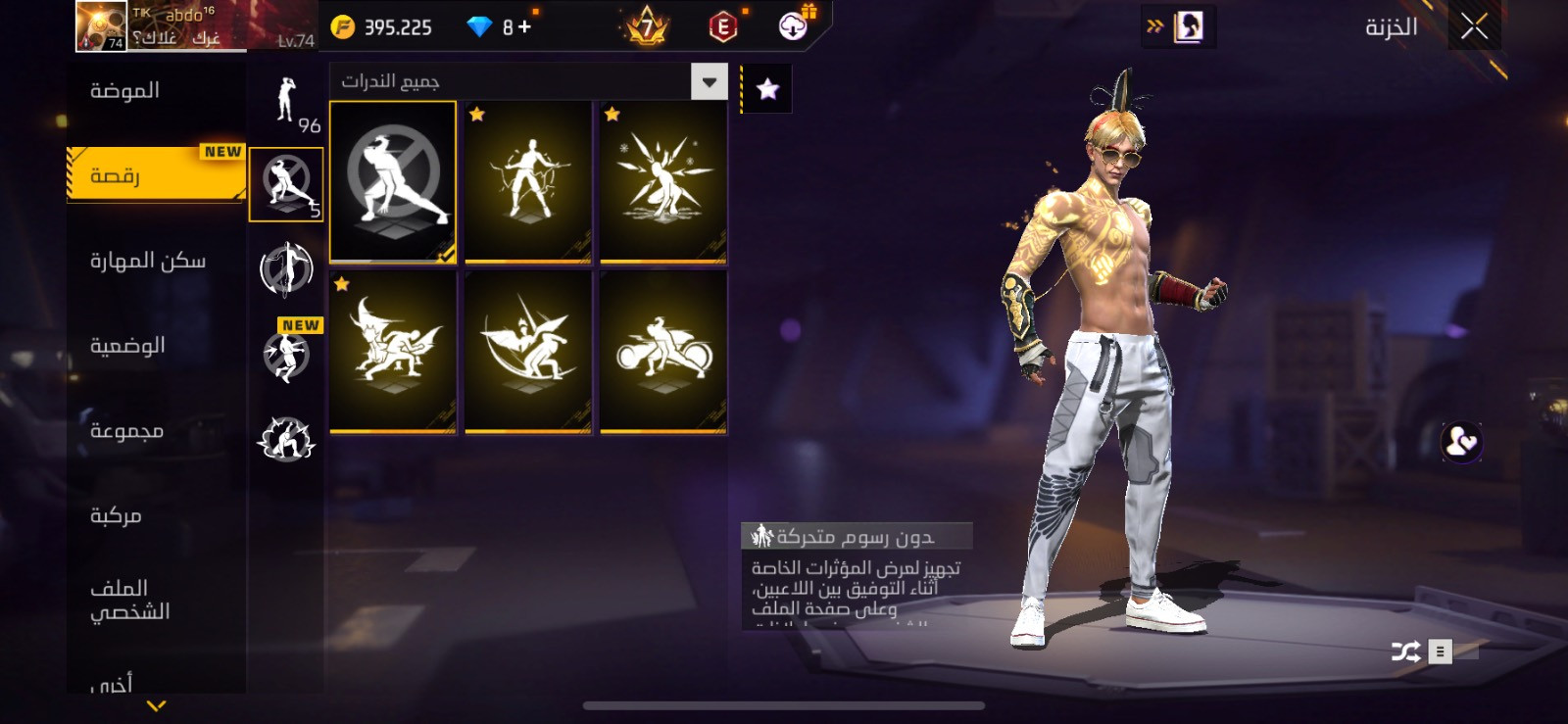Open the مركبة (vehicle) category
Viewport: 1568px width, 724px height.
pyautogui.click(x=116, y=515)
